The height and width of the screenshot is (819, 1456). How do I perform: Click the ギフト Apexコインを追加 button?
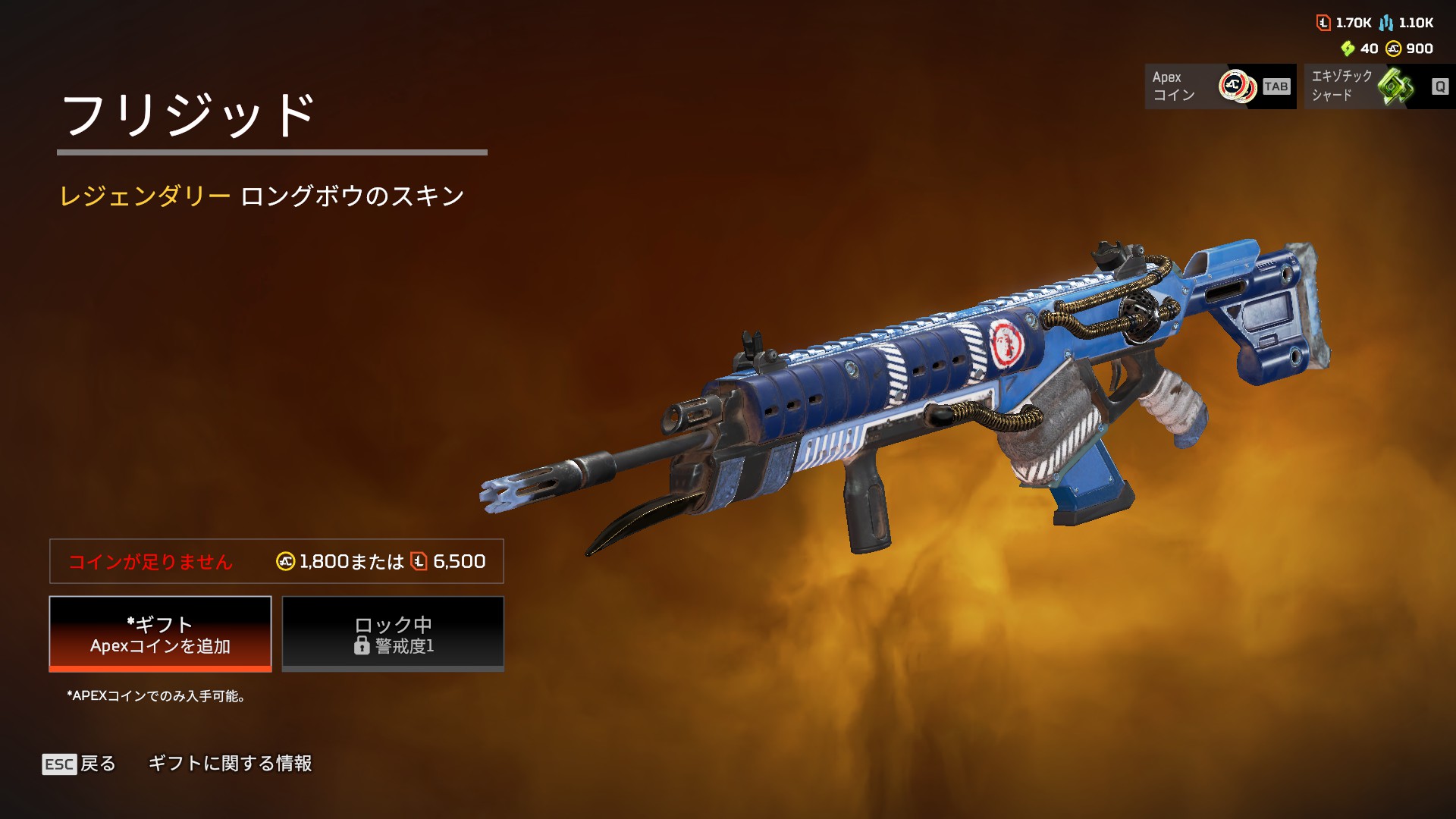coord(160,634)
